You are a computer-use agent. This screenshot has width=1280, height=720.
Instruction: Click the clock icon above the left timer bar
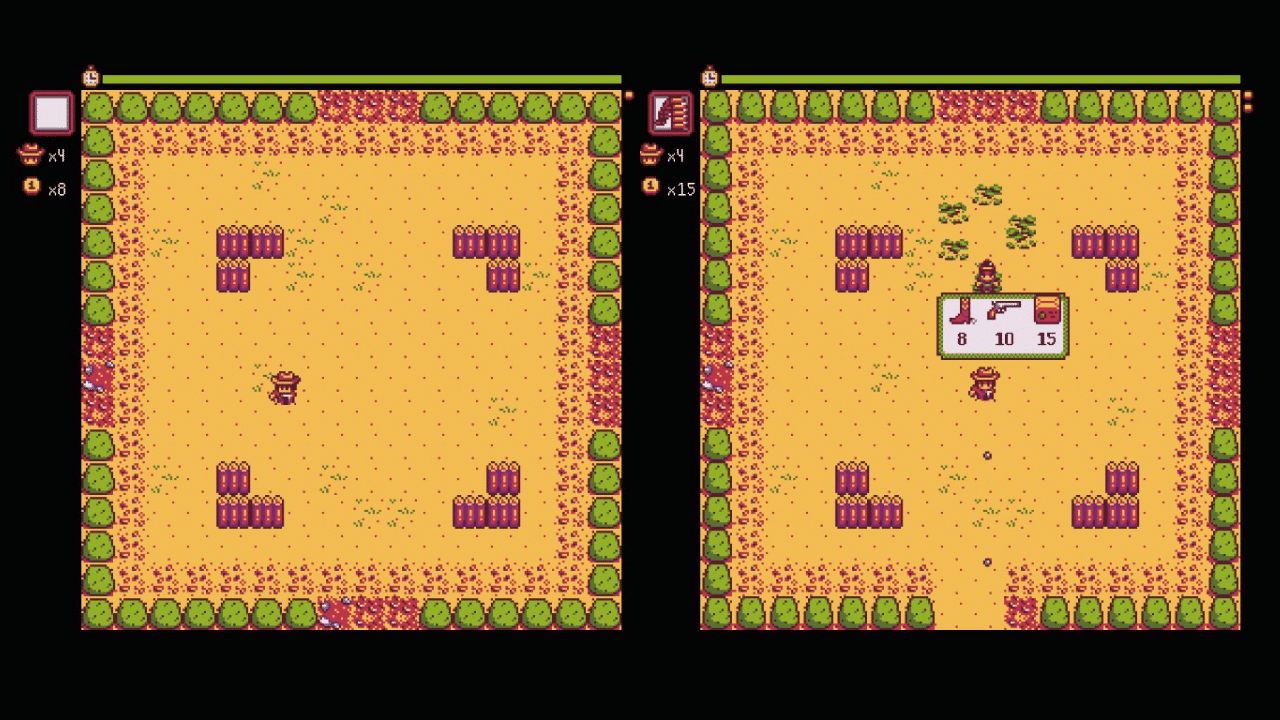[90, 77]
